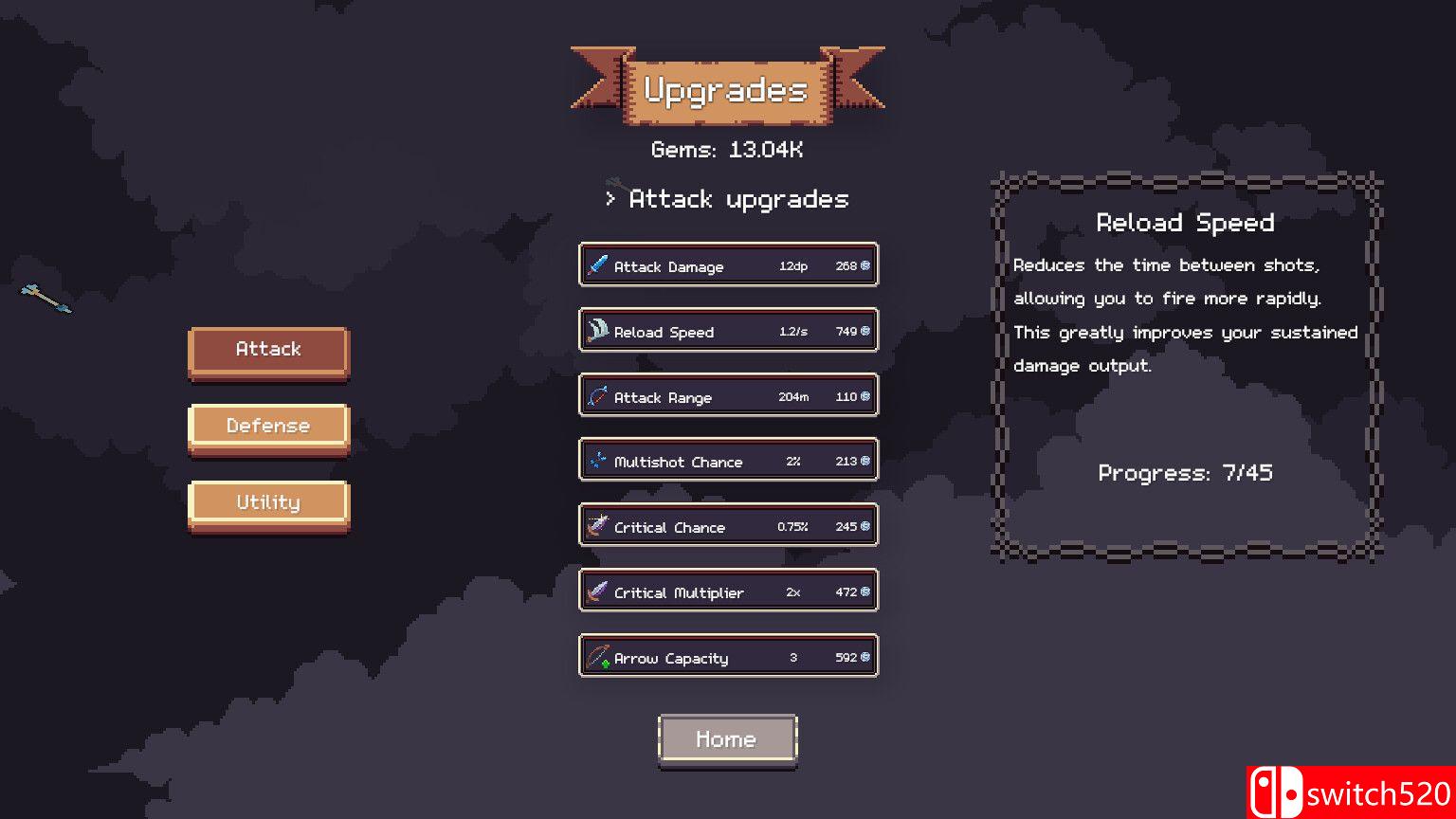
Task: Click the Reload Speed scythe icon
Action: point(598,331)
